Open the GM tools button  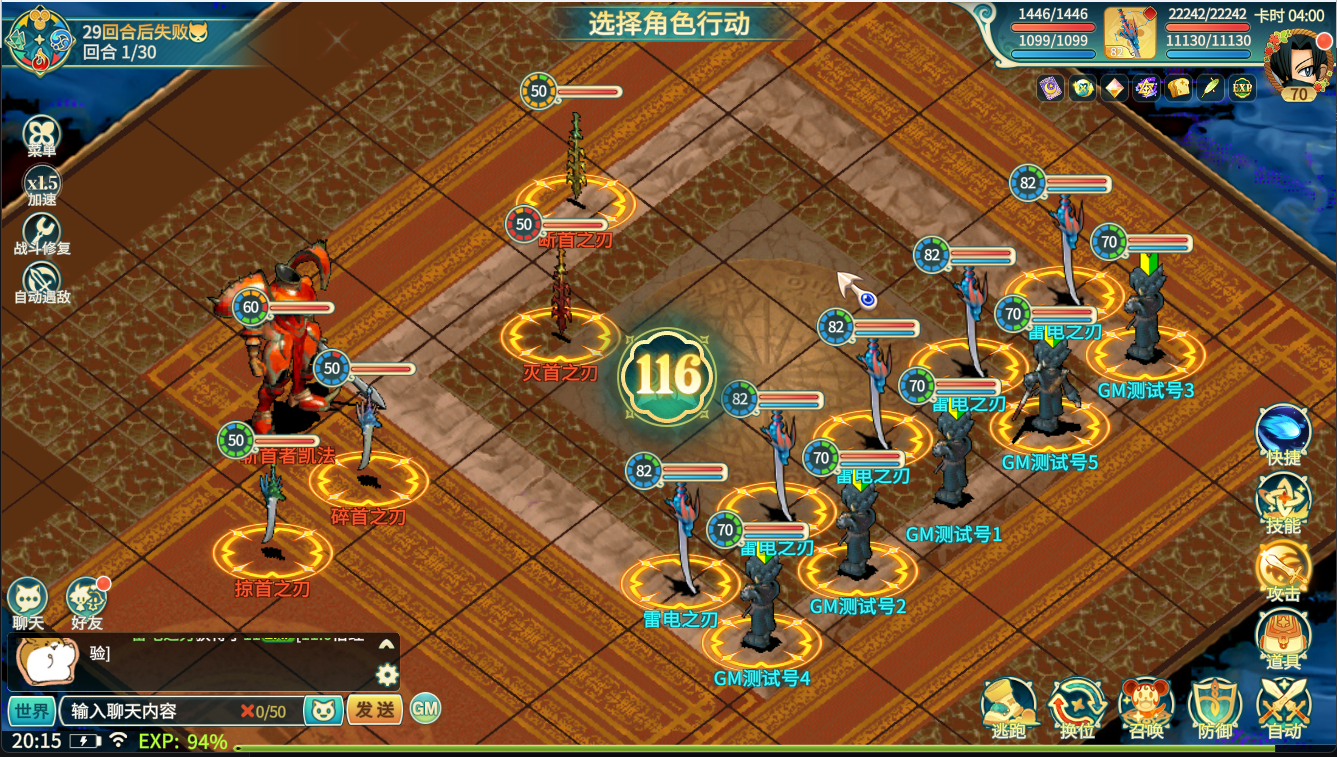click(x=425, y=709)
